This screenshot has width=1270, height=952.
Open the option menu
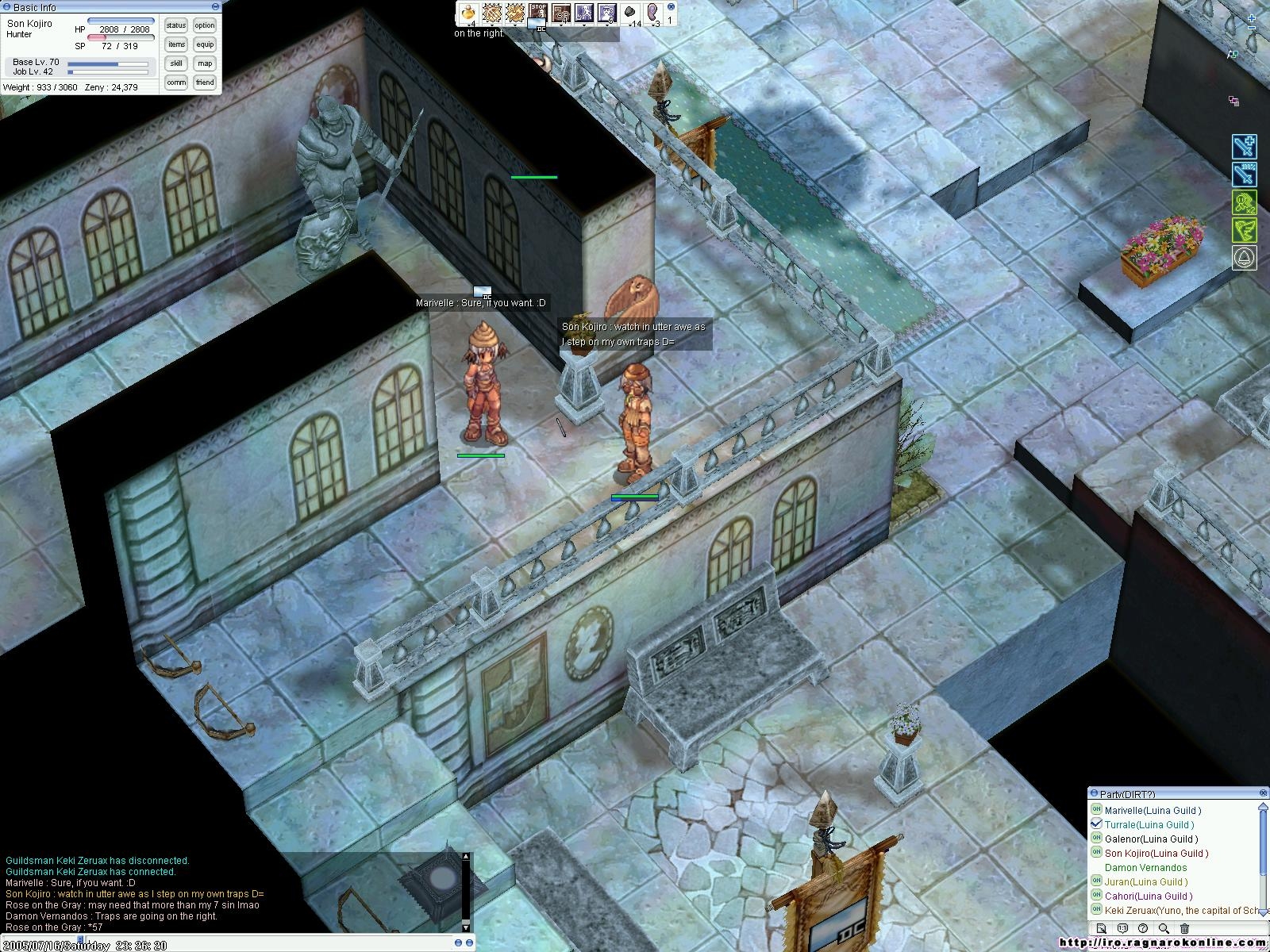[x=205, y=25]
